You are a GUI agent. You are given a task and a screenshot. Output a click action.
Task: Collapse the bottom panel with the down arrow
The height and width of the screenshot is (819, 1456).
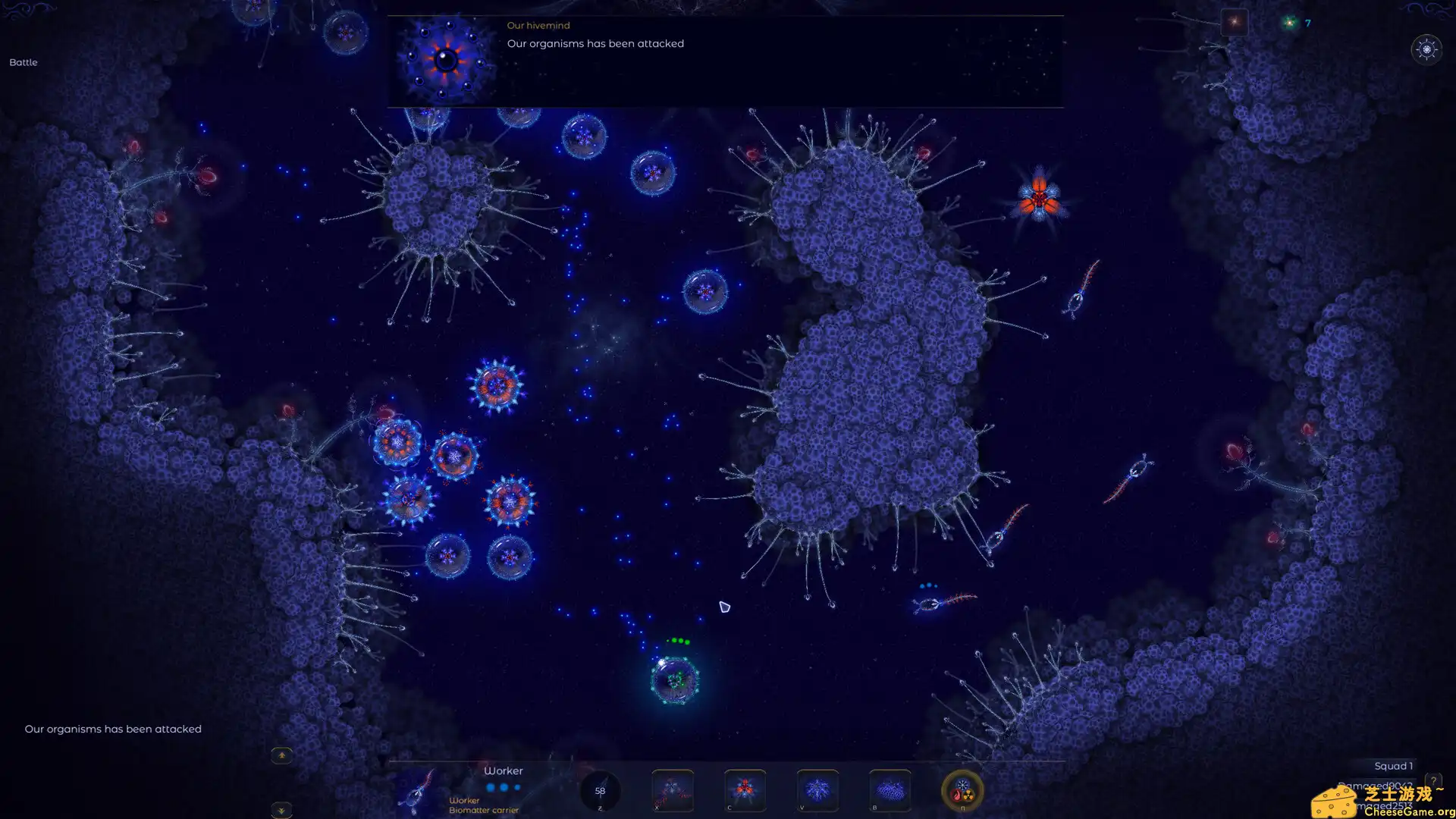click(281, 810)
